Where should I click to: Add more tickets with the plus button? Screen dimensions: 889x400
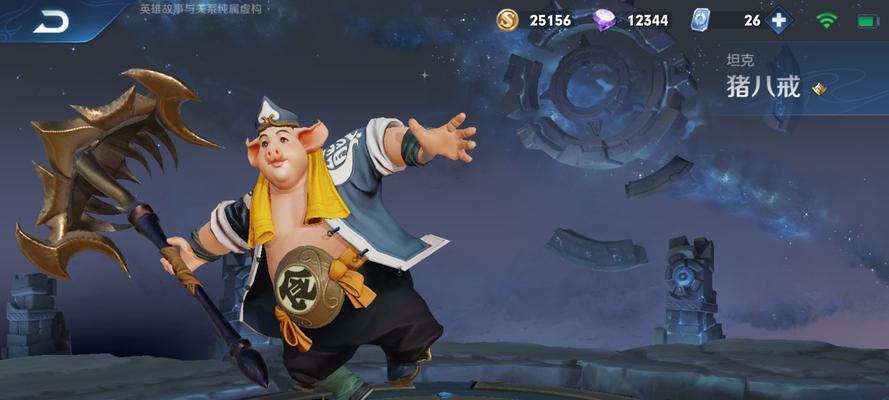click(777, 20)
